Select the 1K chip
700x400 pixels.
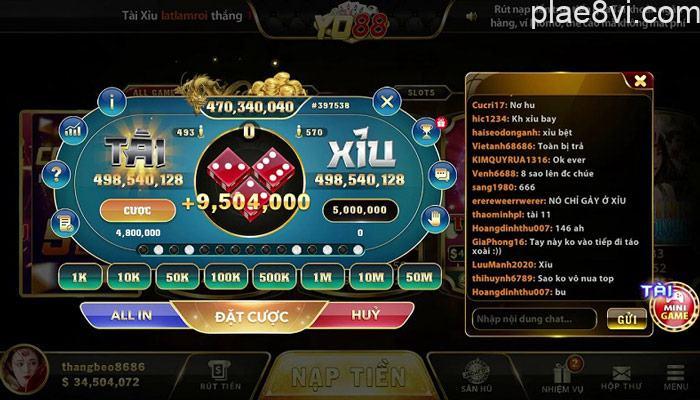pos(78,276)
